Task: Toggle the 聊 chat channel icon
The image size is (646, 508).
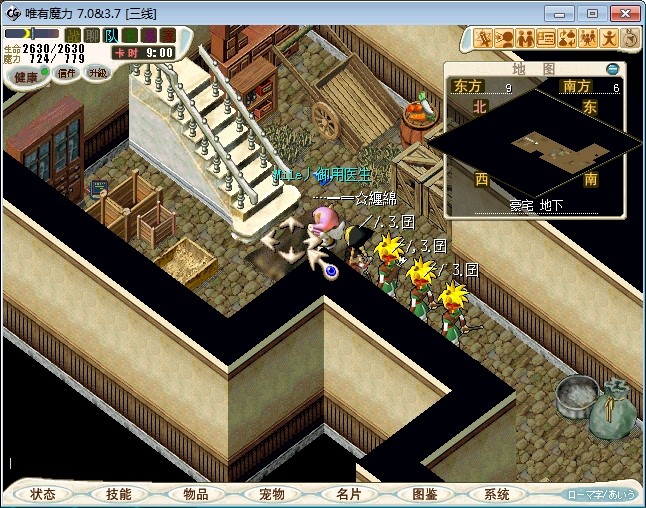Action: (x=91, y=36)
